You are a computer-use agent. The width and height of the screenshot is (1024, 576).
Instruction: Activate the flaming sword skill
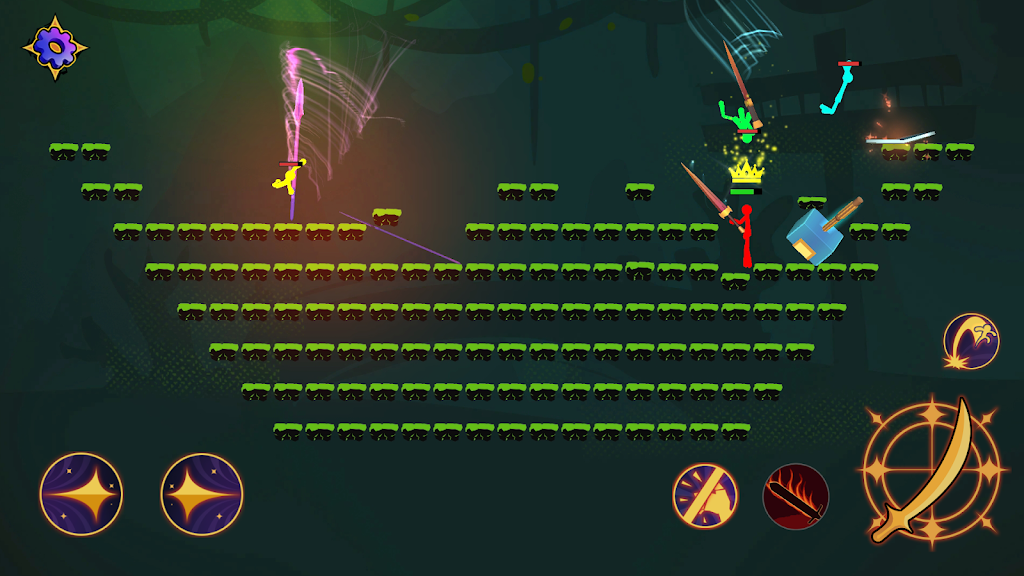(x=796, y=496)
